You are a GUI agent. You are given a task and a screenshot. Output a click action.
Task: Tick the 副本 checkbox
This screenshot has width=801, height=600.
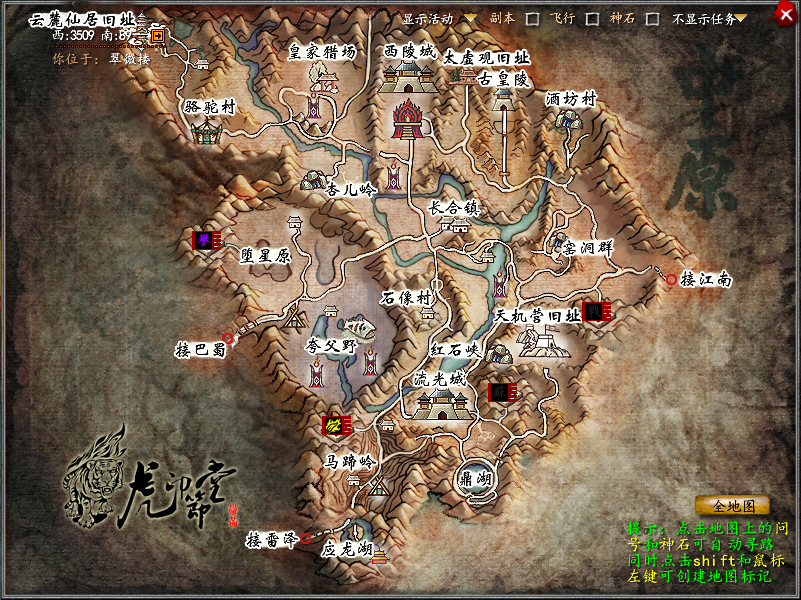[533, 19]
